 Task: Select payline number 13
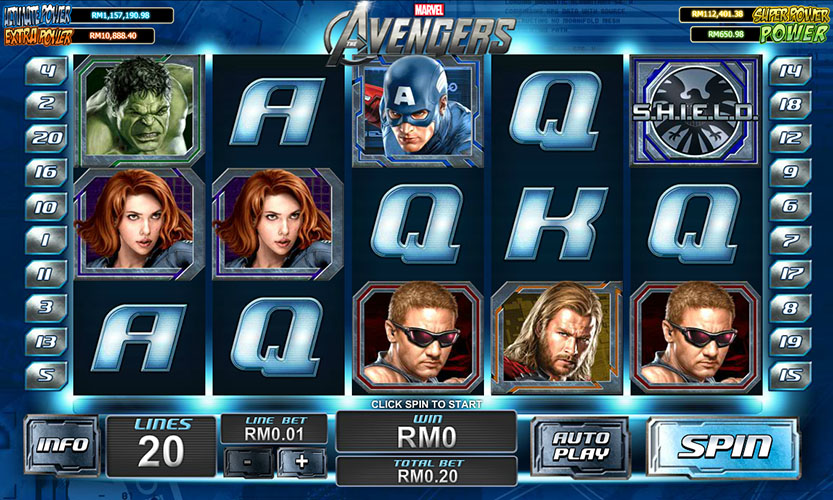[46, 341]
